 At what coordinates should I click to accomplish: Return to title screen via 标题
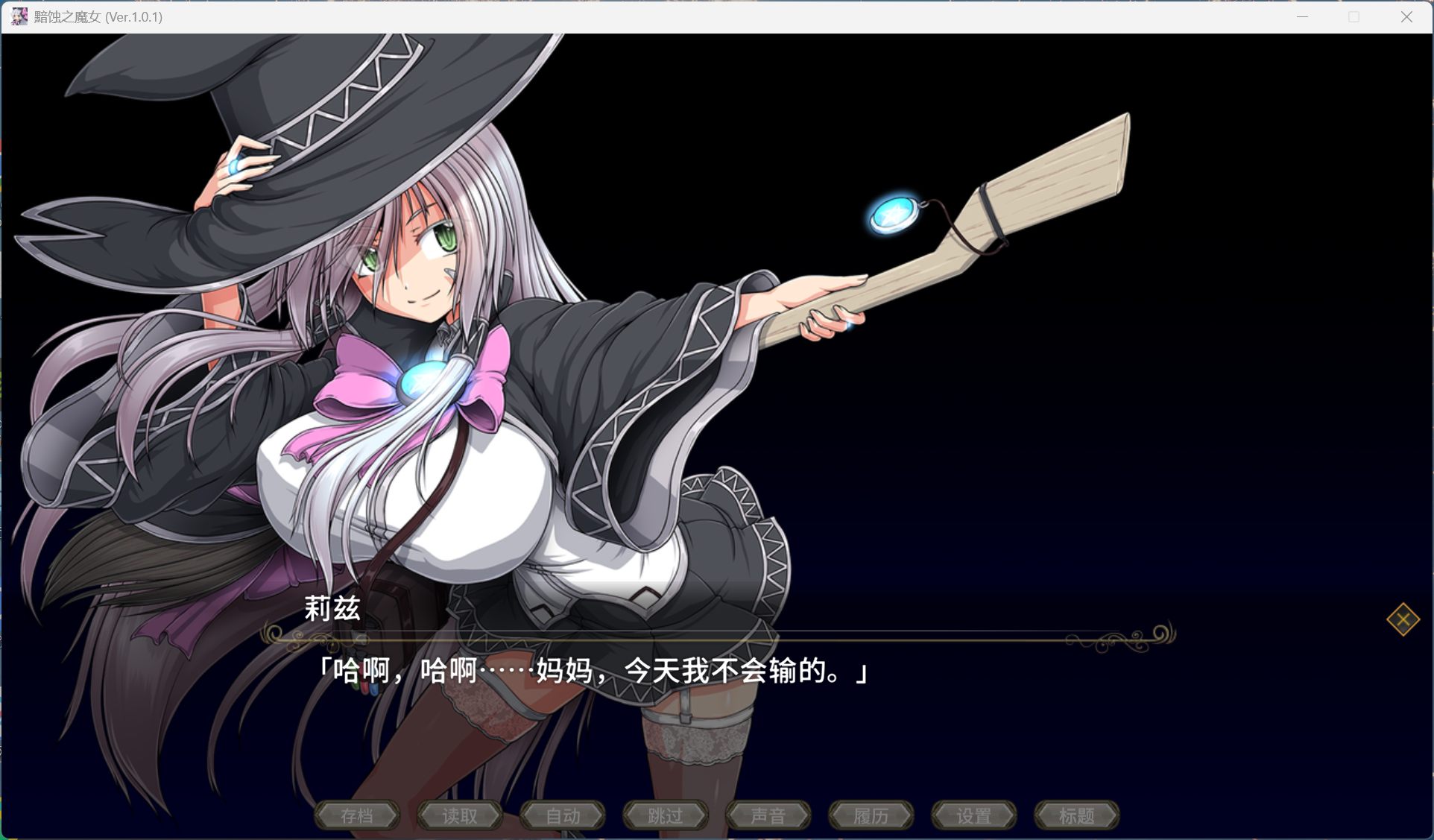(1077, 815)
